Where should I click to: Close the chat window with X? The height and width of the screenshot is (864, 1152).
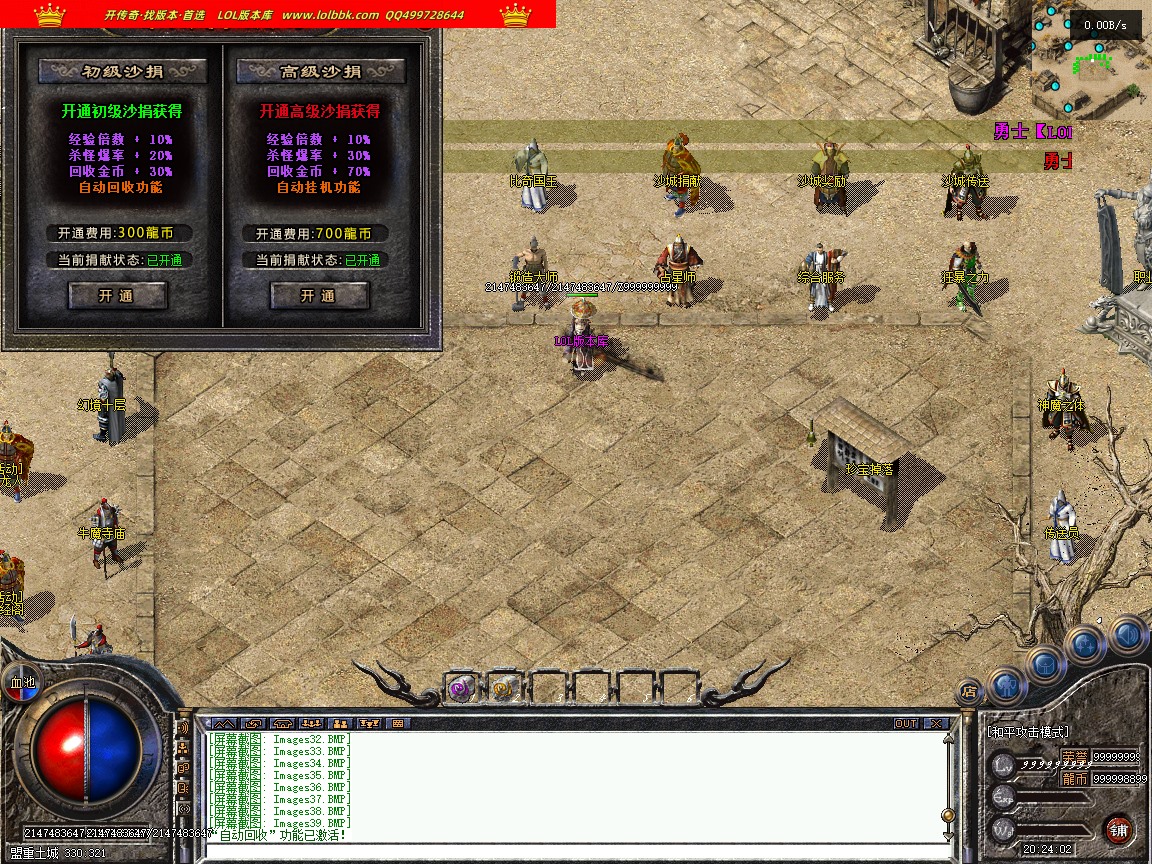pos(935,723)
